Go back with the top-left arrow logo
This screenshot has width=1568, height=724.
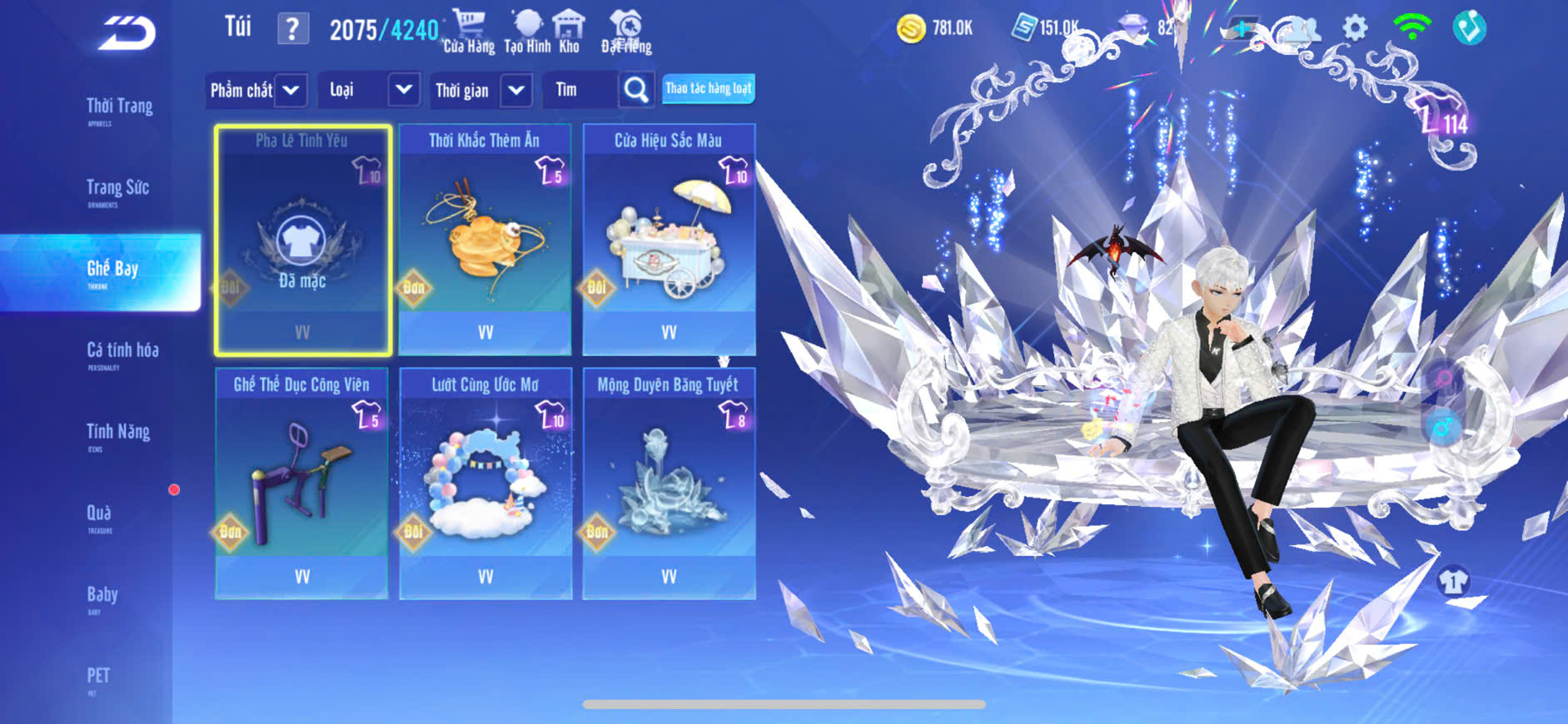tap(127, 33)
